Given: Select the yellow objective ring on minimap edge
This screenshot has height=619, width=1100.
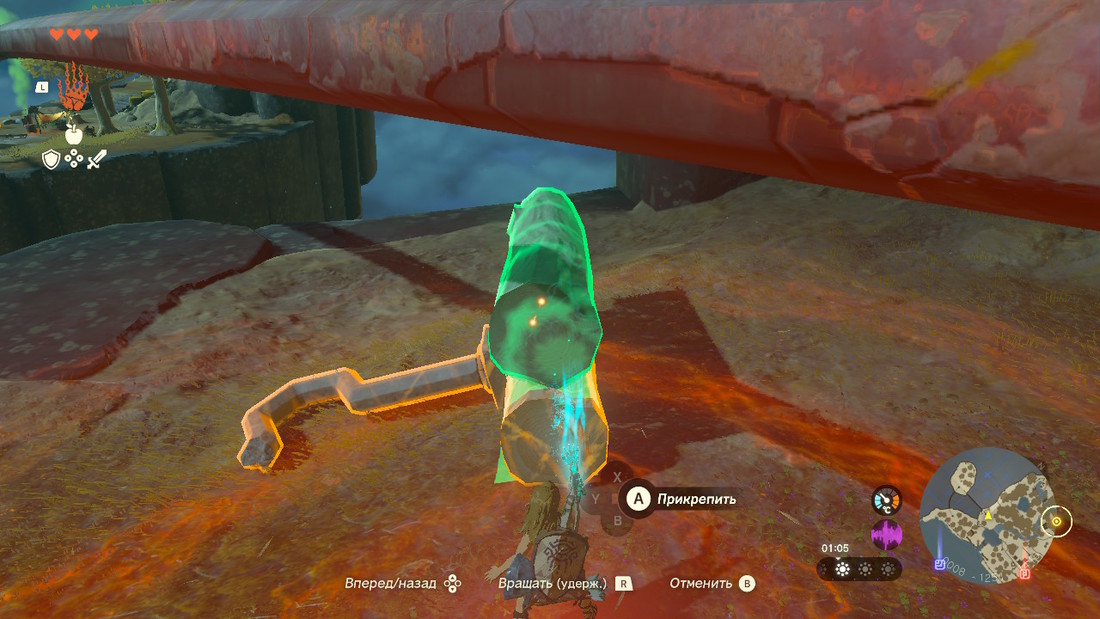Looking at the screenshot, I should point(1056,521).
